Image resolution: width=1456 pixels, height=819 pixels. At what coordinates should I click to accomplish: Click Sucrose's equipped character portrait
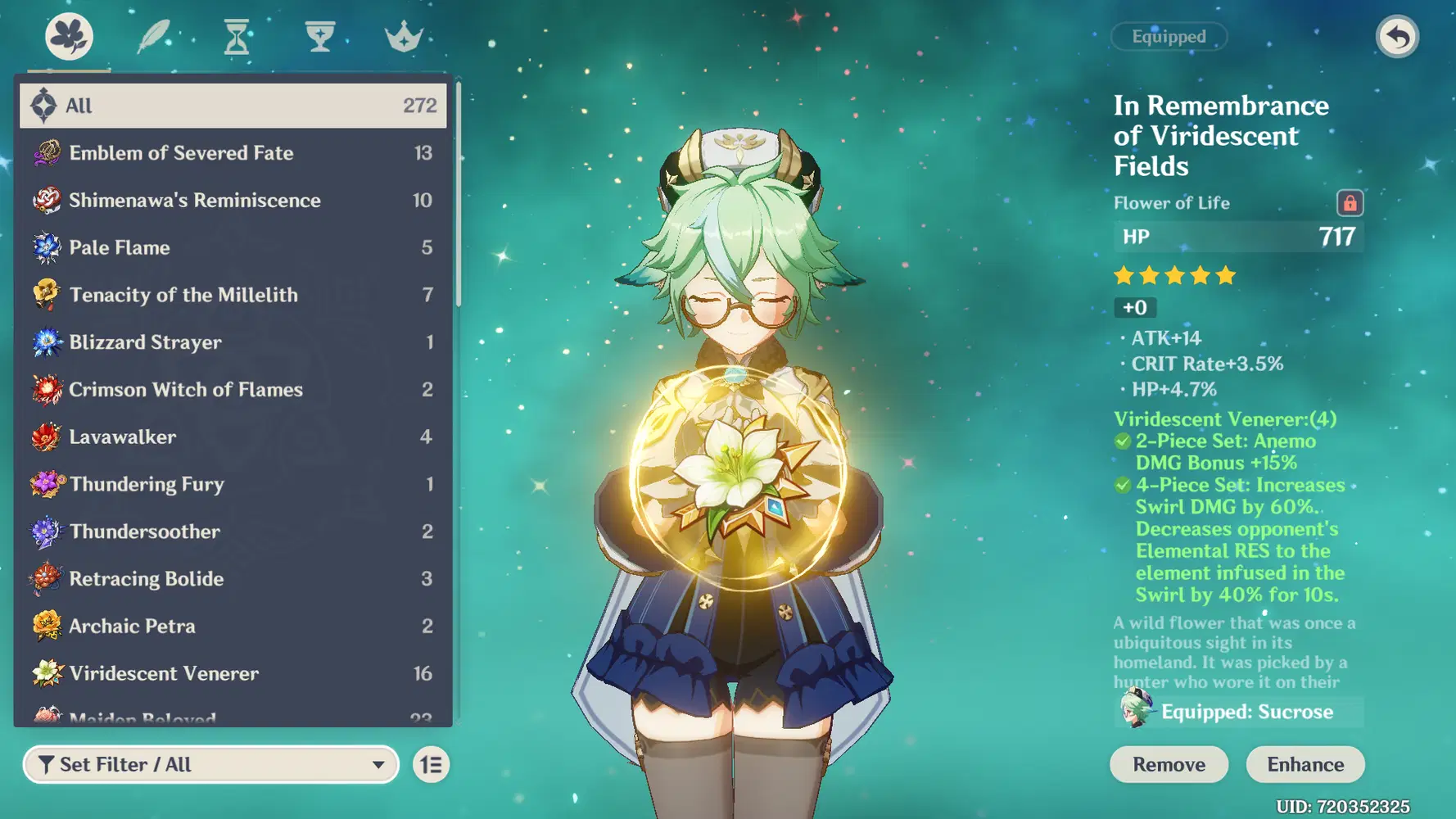click(1134, 712)
